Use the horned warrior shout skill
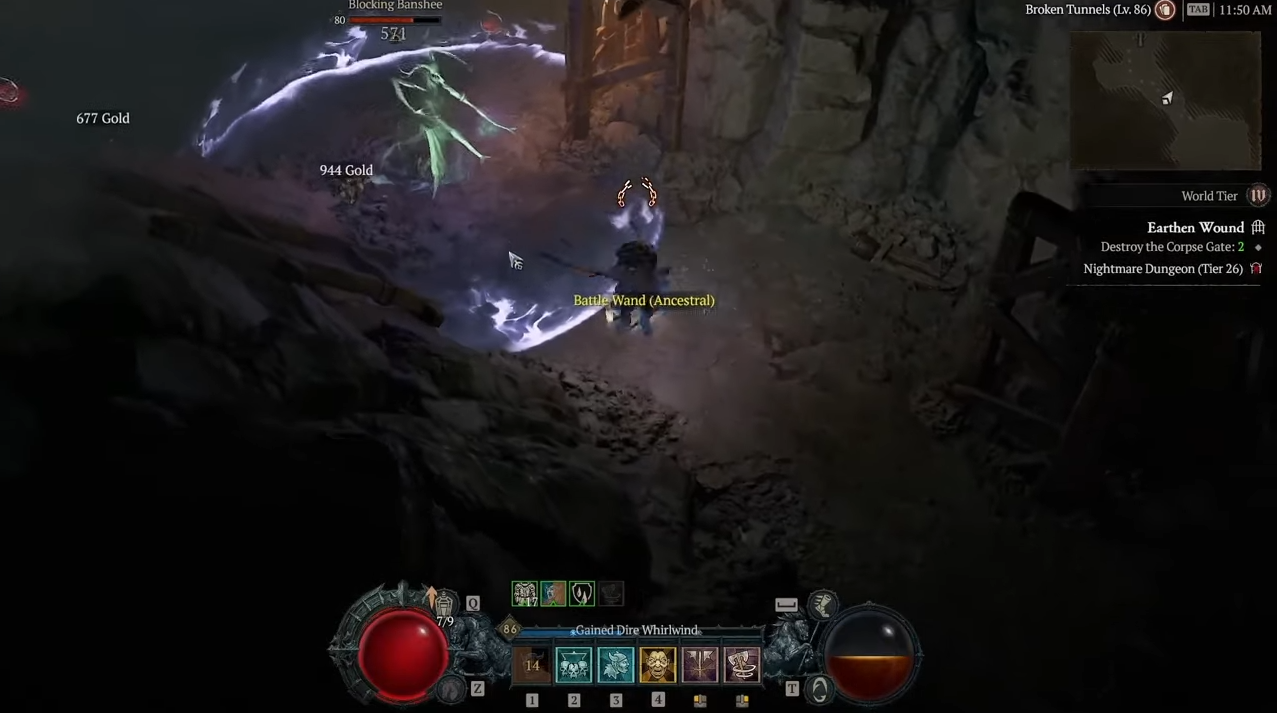Screen dimensions: 1281x713 pos(616,665)
